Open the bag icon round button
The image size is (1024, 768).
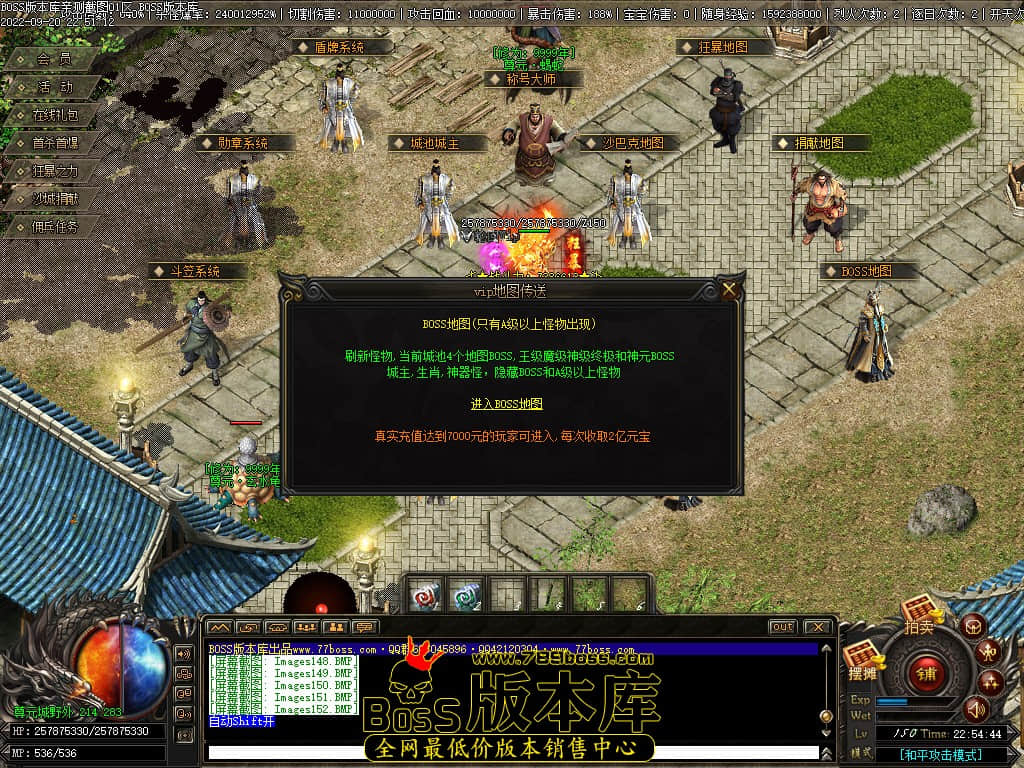[x=974, y=627]
